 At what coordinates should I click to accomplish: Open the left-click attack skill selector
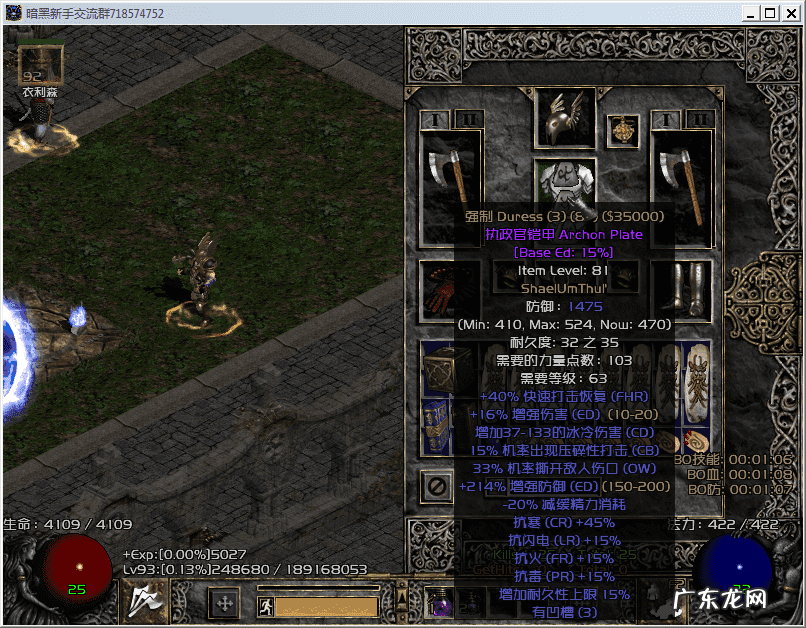[147, 601]
